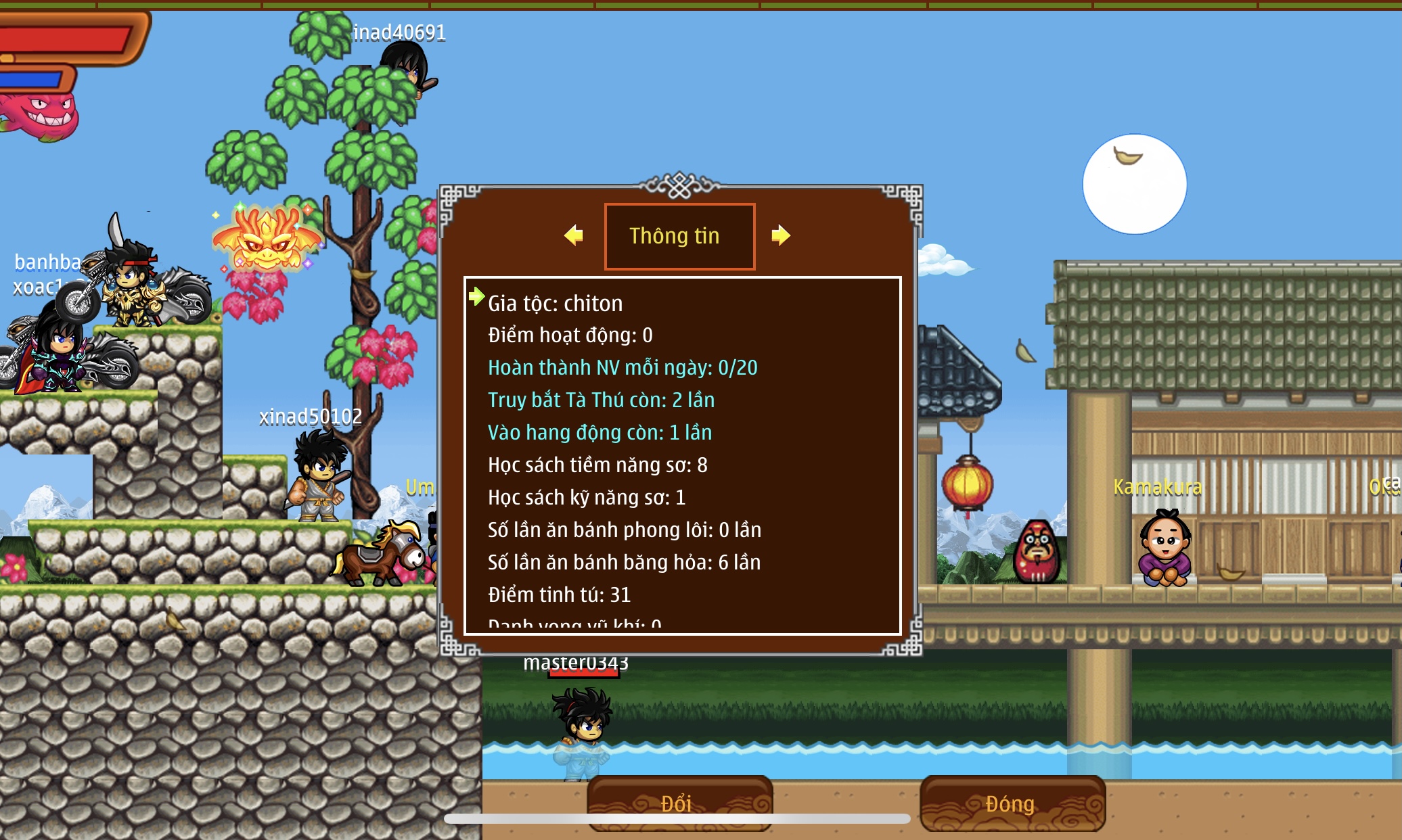Select Truy bắt Tà Thú còn row

(601, 400)
